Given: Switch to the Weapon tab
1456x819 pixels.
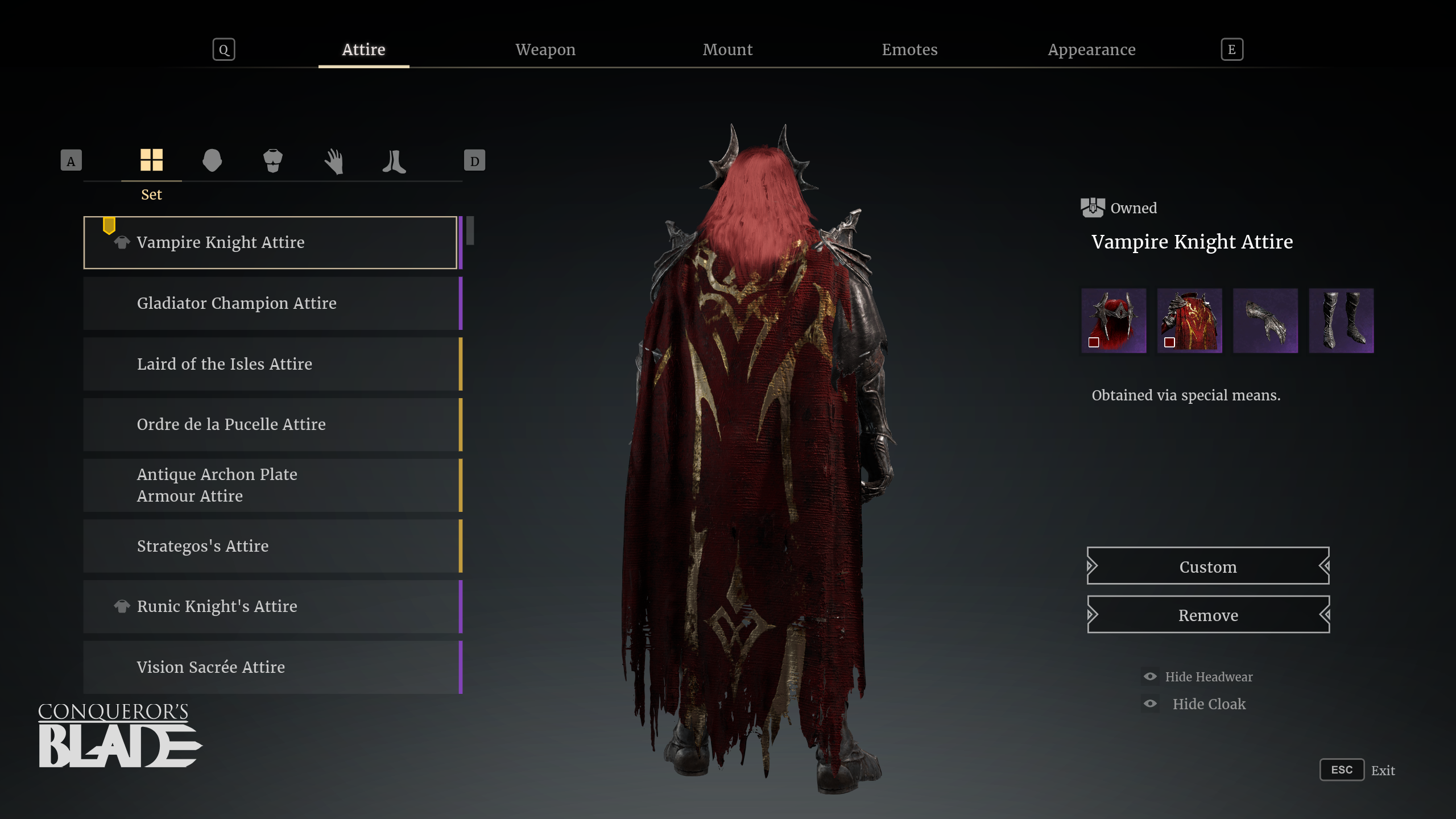Looking at the screenshot, I should click(x=545, y=49).
